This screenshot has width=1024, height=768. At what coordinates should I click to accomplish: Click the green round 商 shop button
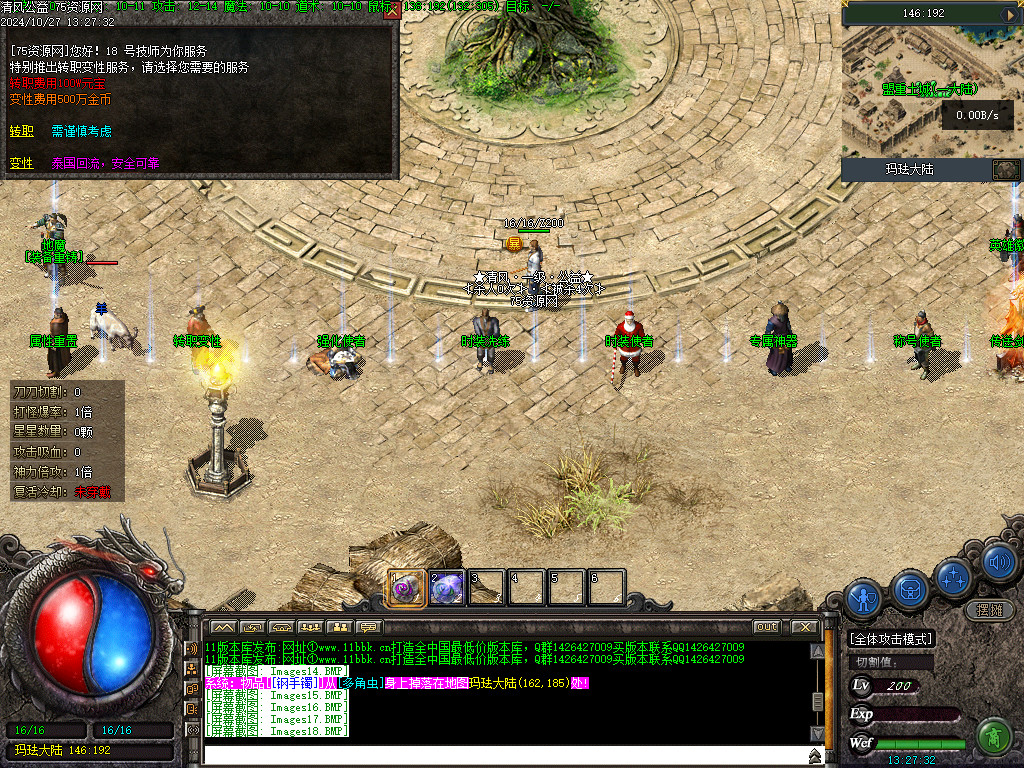tap(992, 737)
